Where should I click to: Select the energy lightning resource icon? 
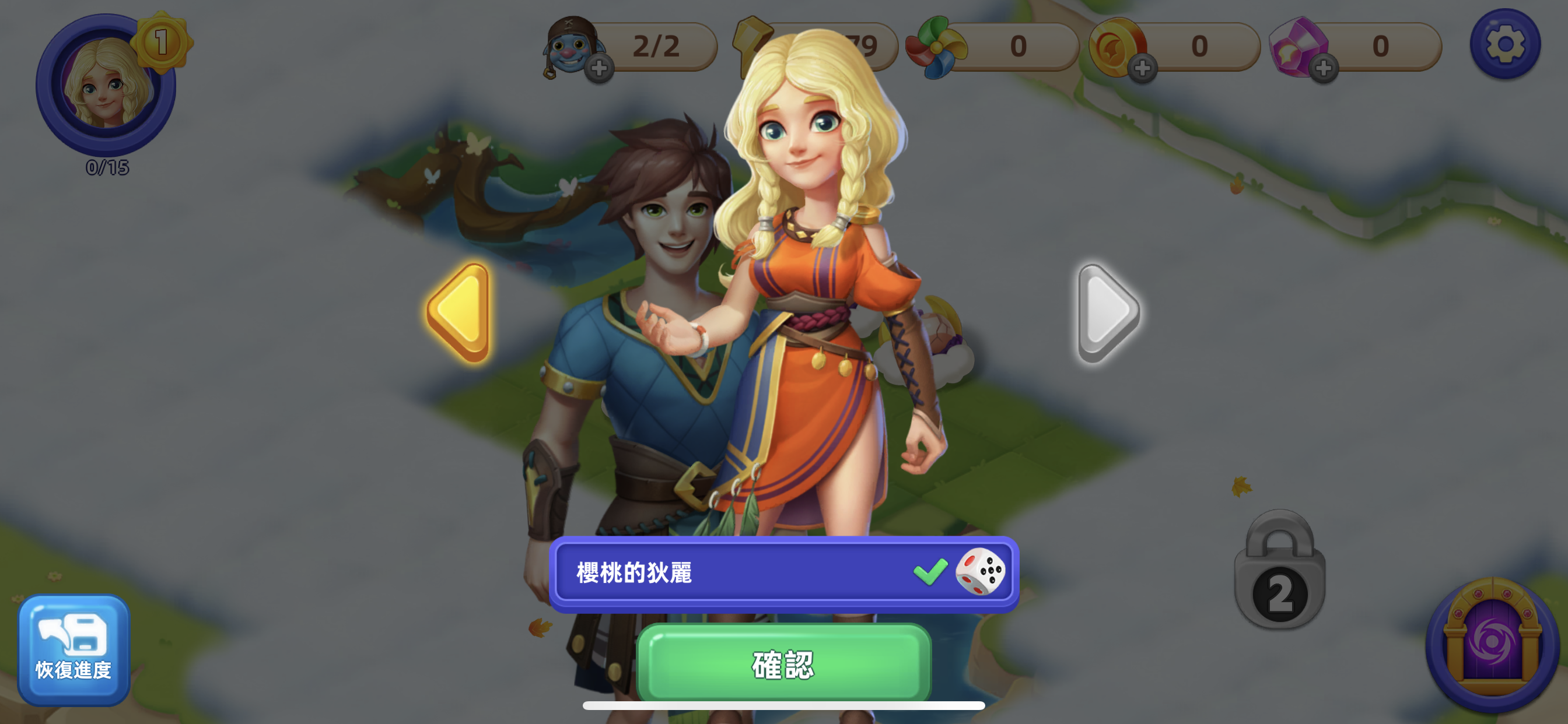pos(752,45)
